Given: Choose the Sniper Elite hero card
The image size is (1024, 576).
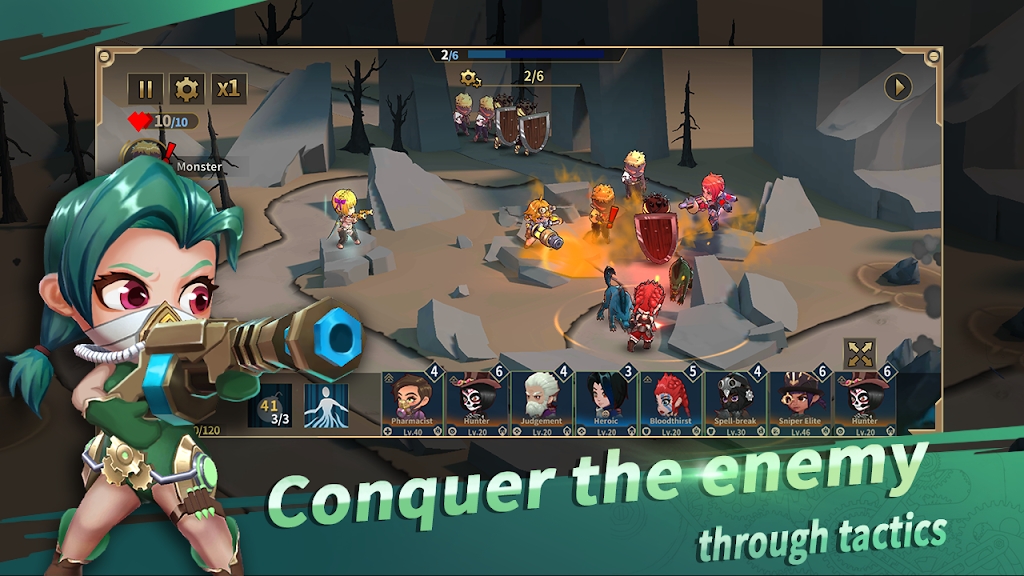Looking at the screenshot, I should tap(800, 402).
